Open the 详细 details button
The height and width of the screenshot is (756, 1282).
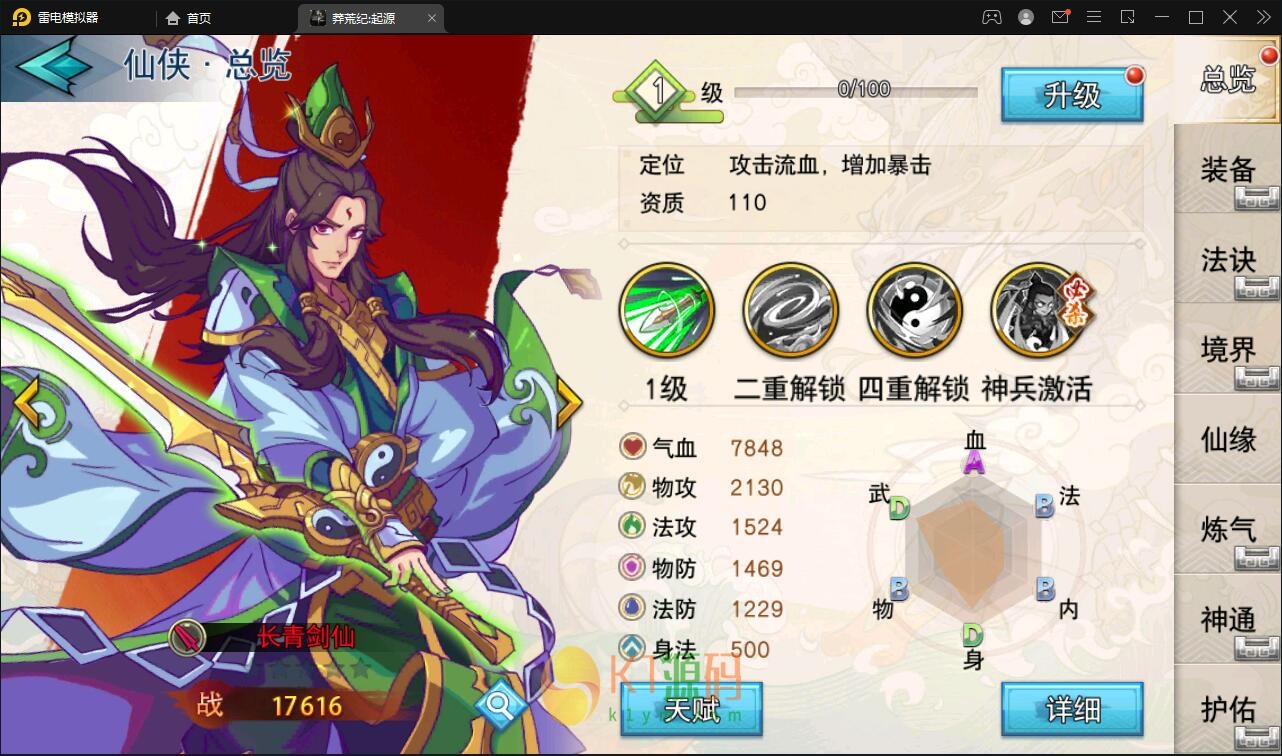click(x=1072, y=708)
